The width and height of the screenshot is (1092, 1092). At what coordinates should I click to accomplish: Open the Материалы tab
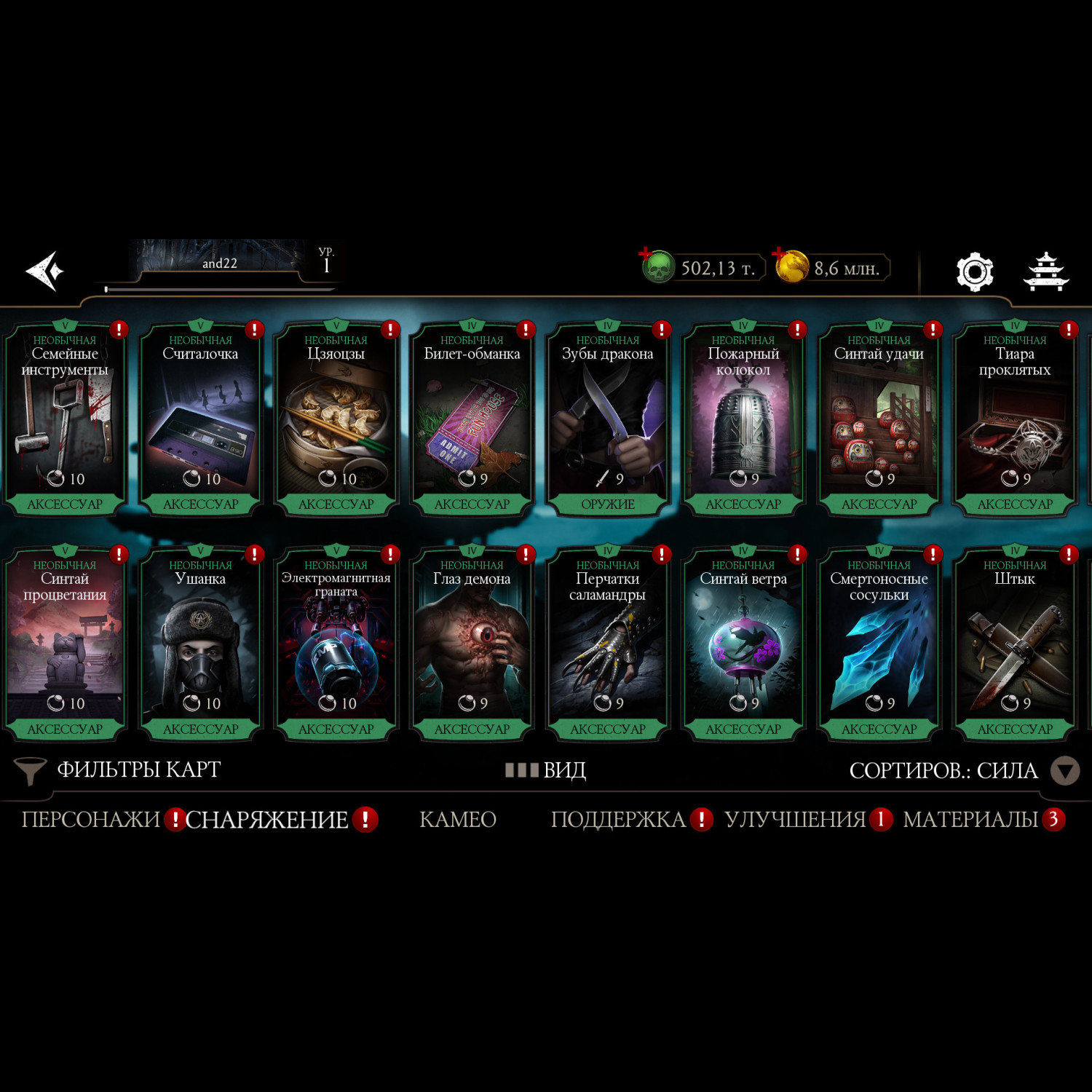(x=970, y=820)
